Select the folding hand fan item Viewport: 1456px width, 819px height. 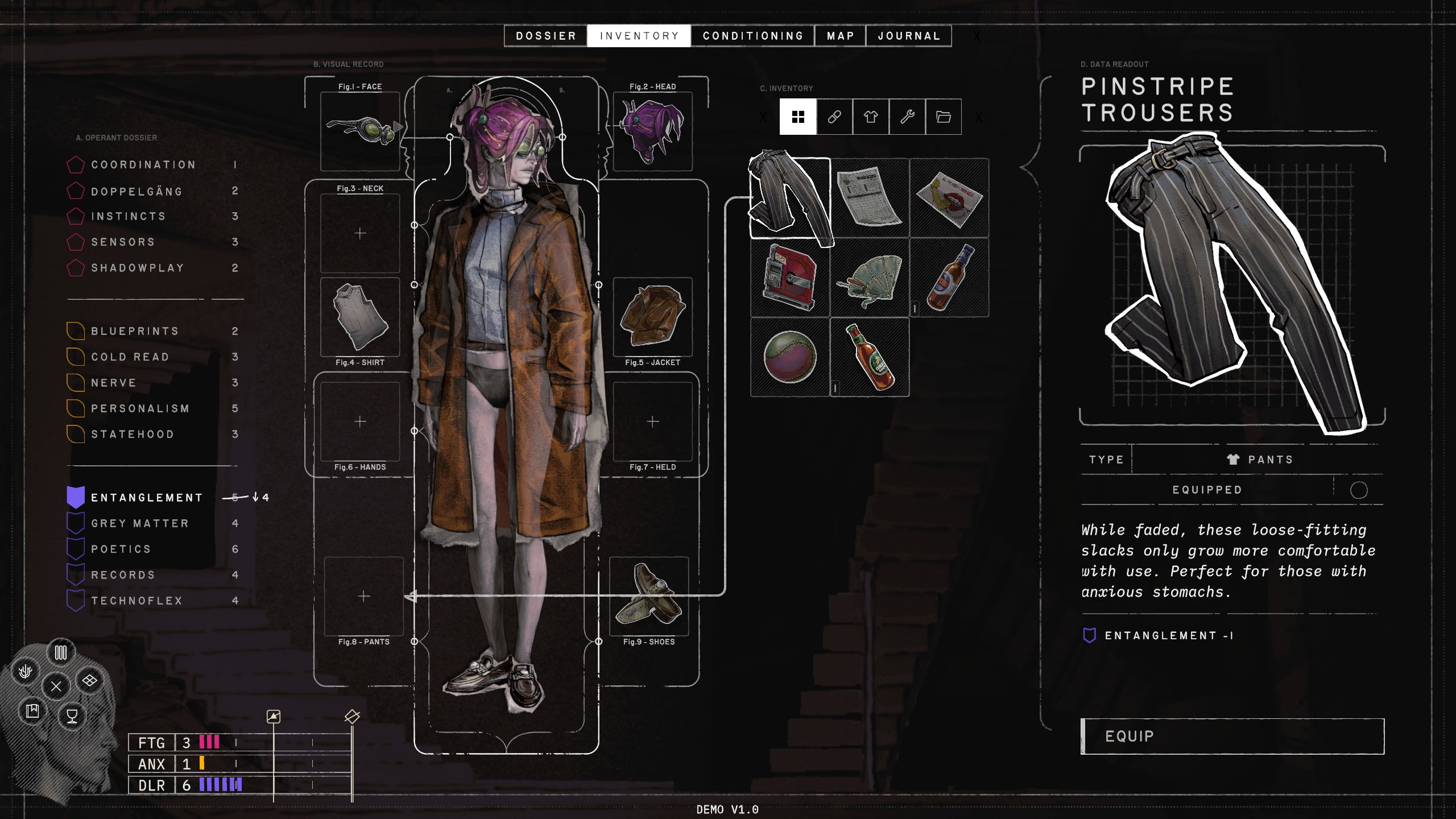870,278
